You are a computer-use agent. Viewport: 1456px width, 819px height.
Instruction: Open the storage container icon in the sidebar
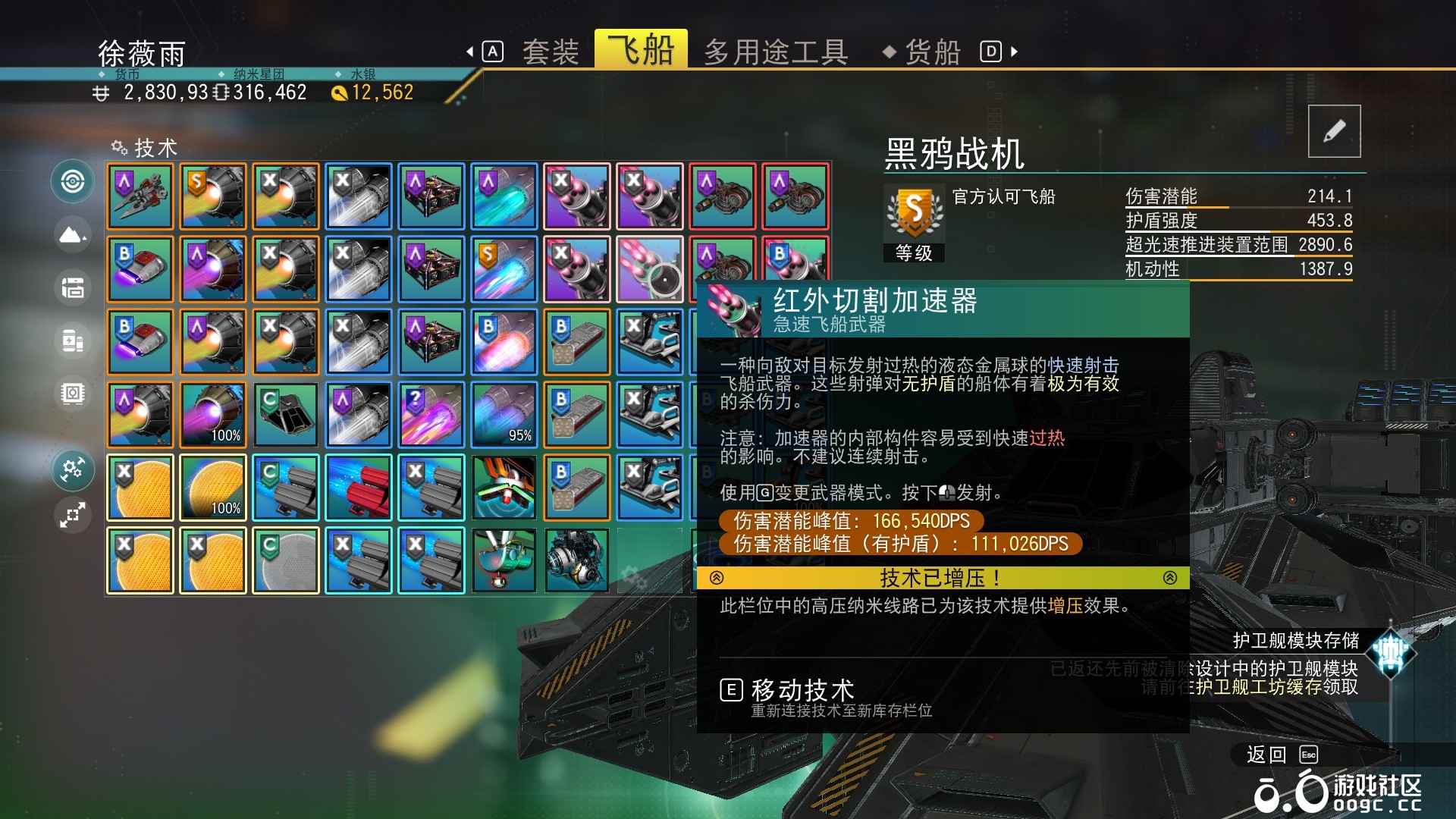[x=73, y=288]
